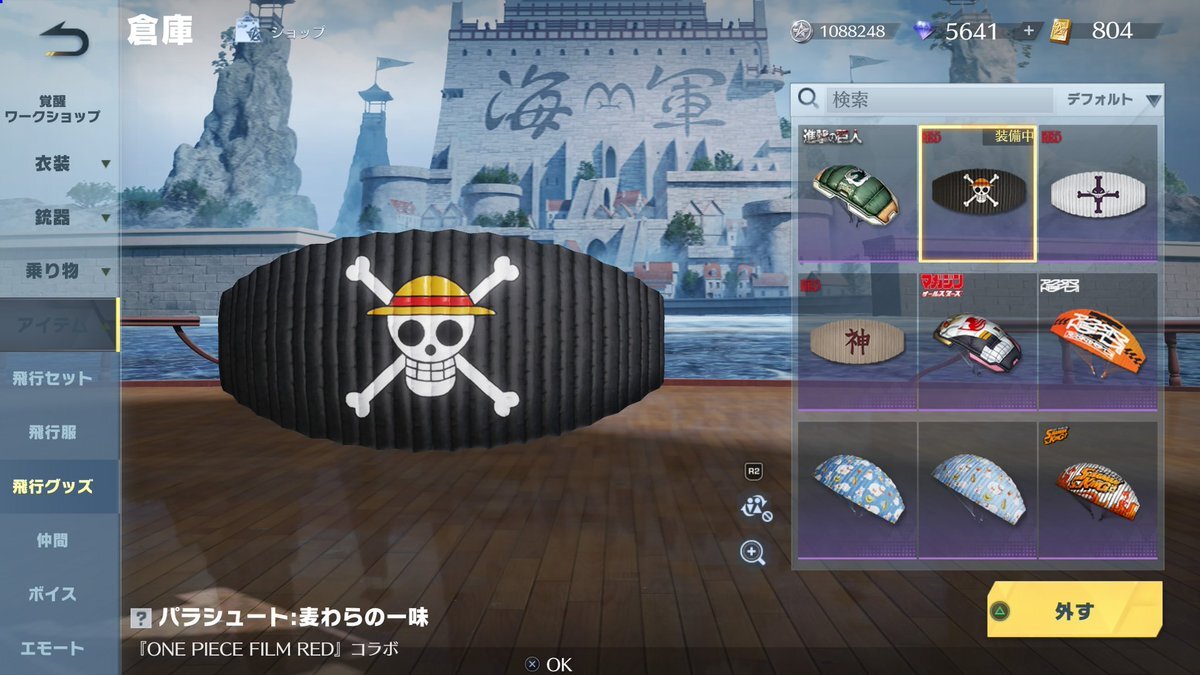
Task: Open the 仲間 category
Action: 53,541
